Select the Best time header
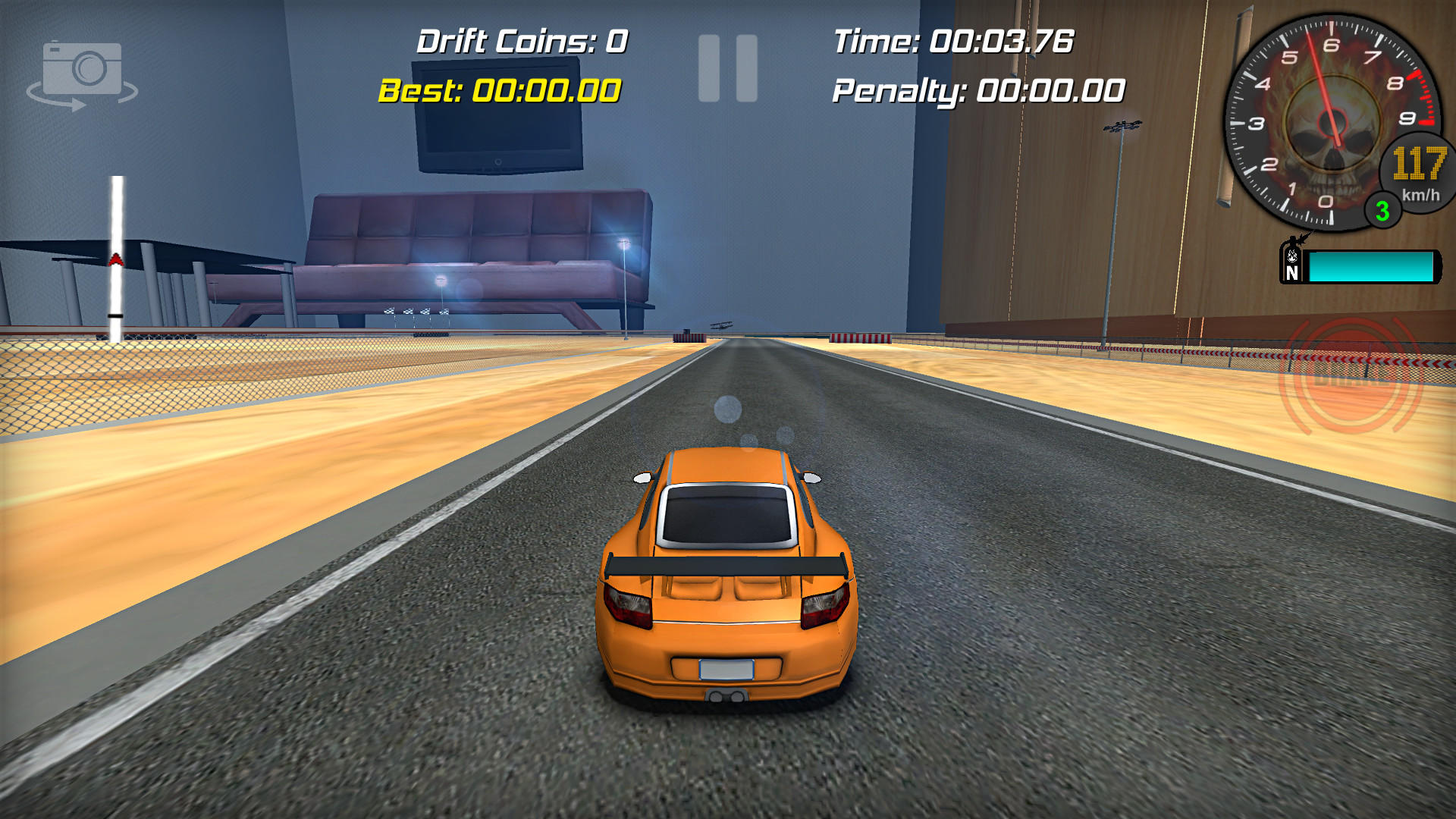Viewport: 1456px width, 819px height. tap(500, 91)
